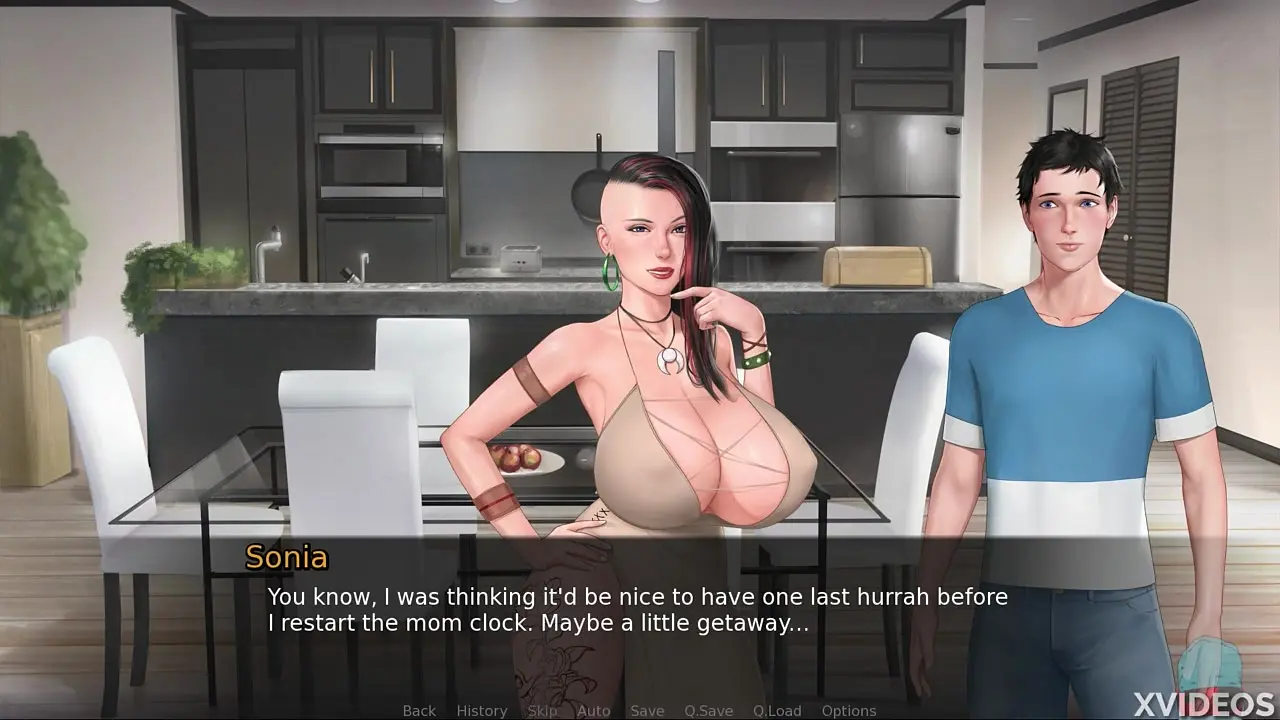Activate Skip to fast-forward dialogue
Image resolution: width=1280 pixels, height=720 pixels.
point(542,710)
